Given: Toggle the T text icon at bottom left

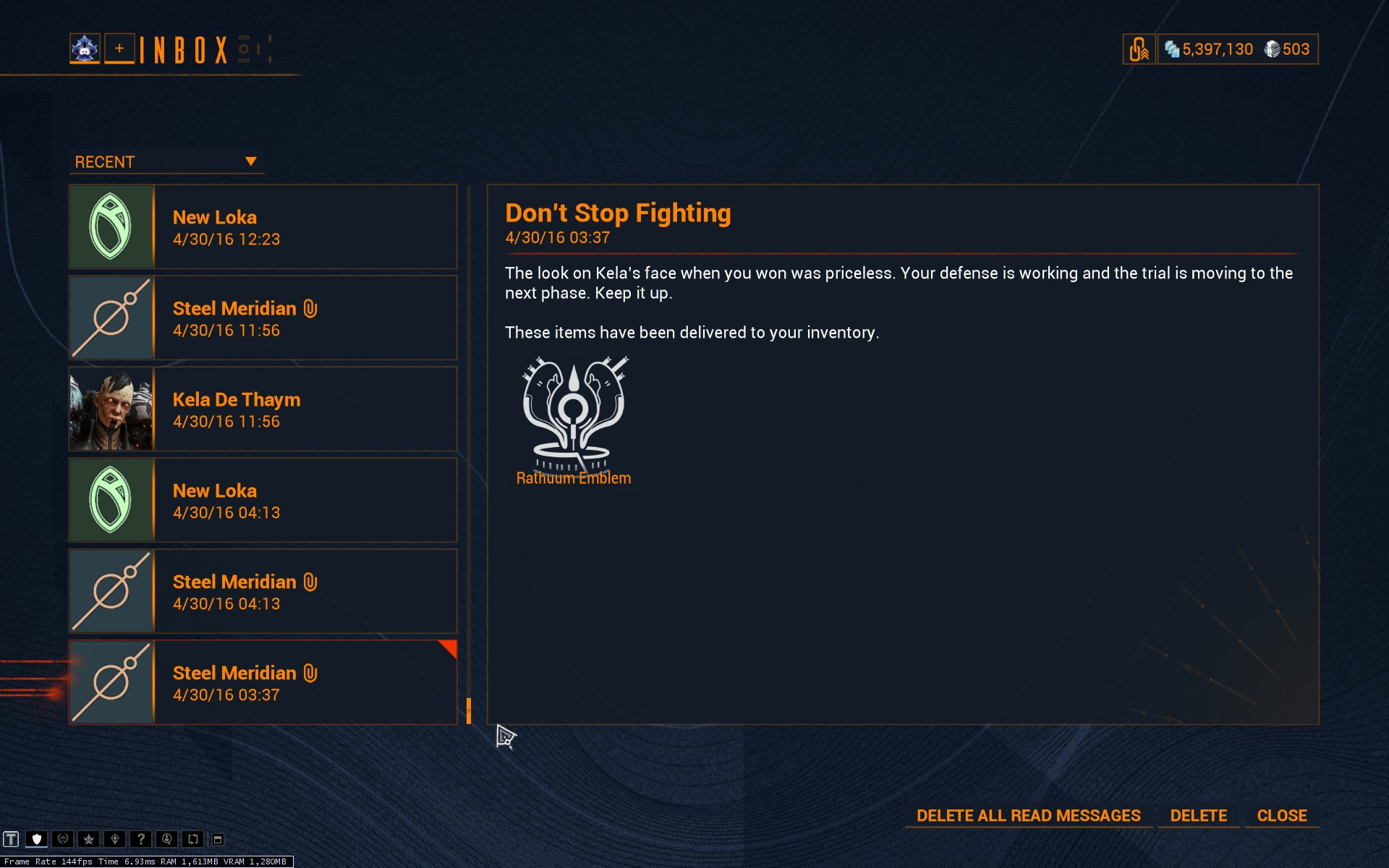Looking at the screenshot, I should click(11, 838).
